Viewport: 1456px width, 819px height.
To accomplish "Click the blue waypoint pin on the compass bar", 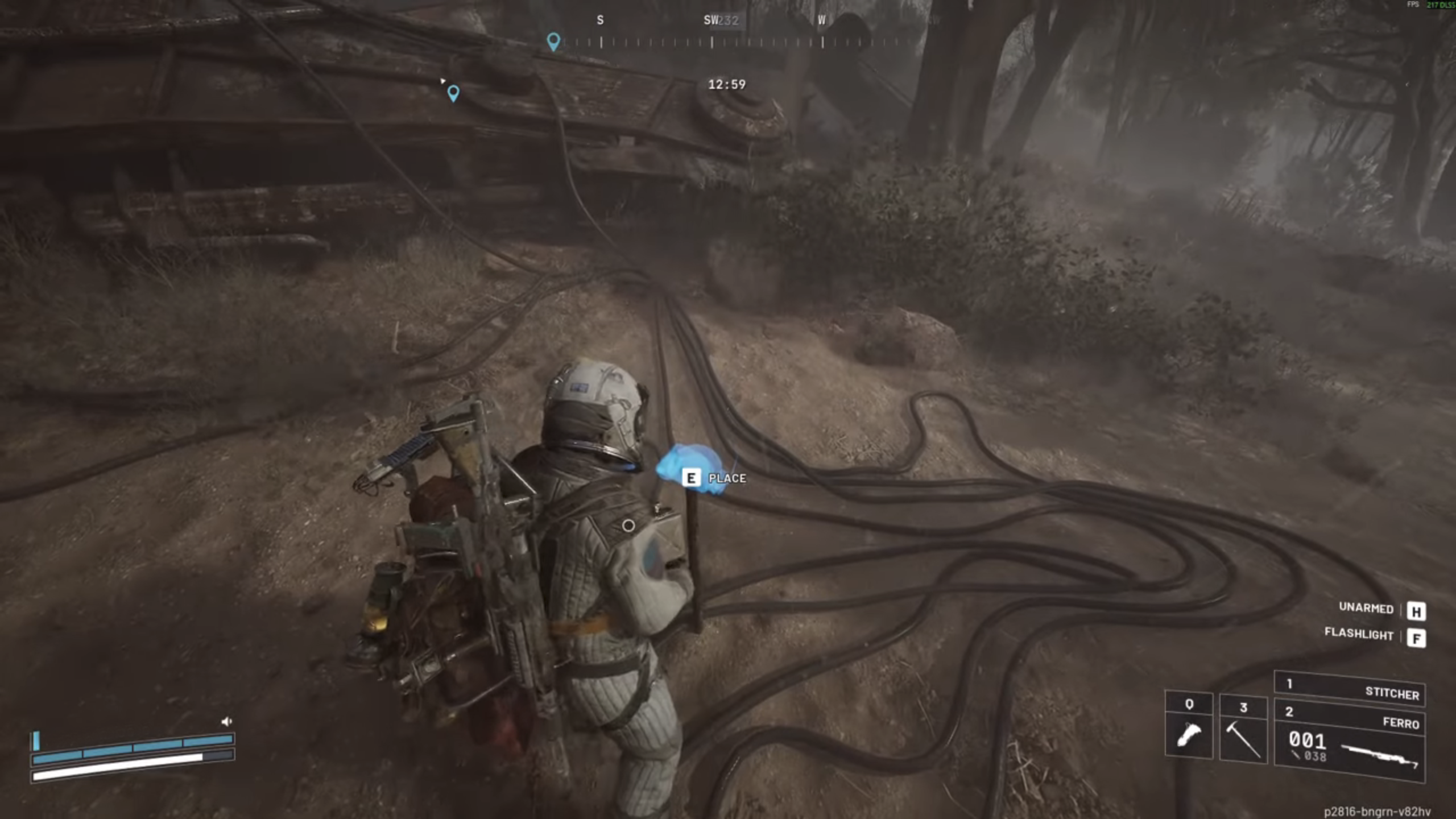I will pos(554,40).
